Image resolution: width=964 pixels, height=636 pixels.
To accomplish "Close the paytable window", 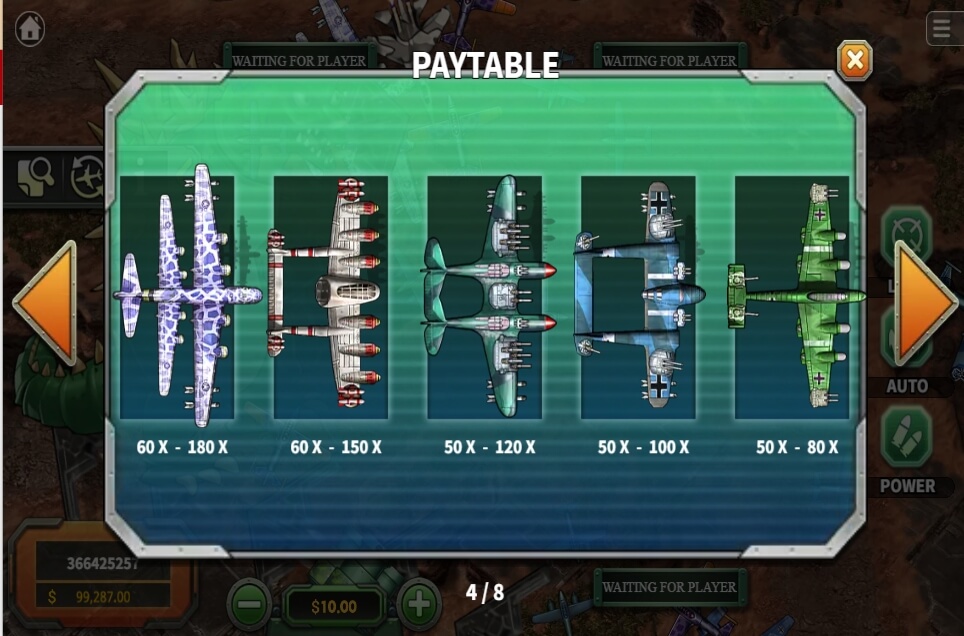I will tap(854, 61).
